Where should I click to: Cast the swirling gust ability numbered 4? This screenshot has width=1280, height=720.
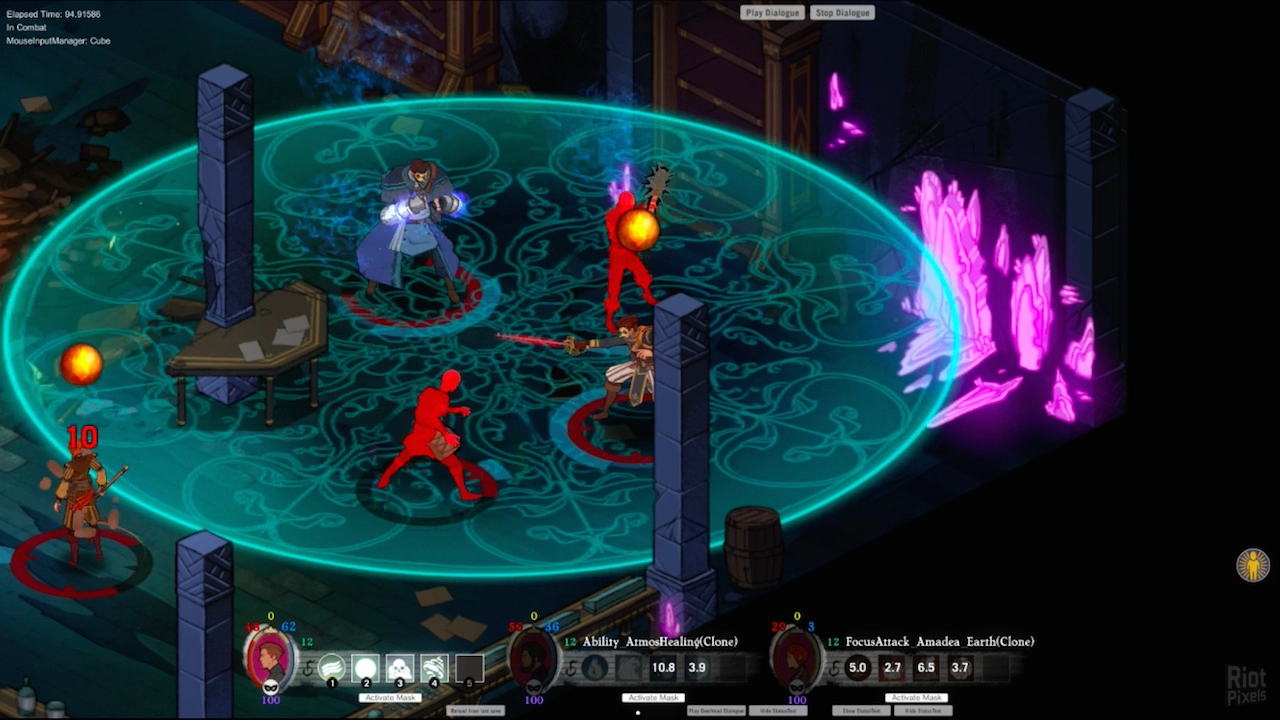(434, 667)
